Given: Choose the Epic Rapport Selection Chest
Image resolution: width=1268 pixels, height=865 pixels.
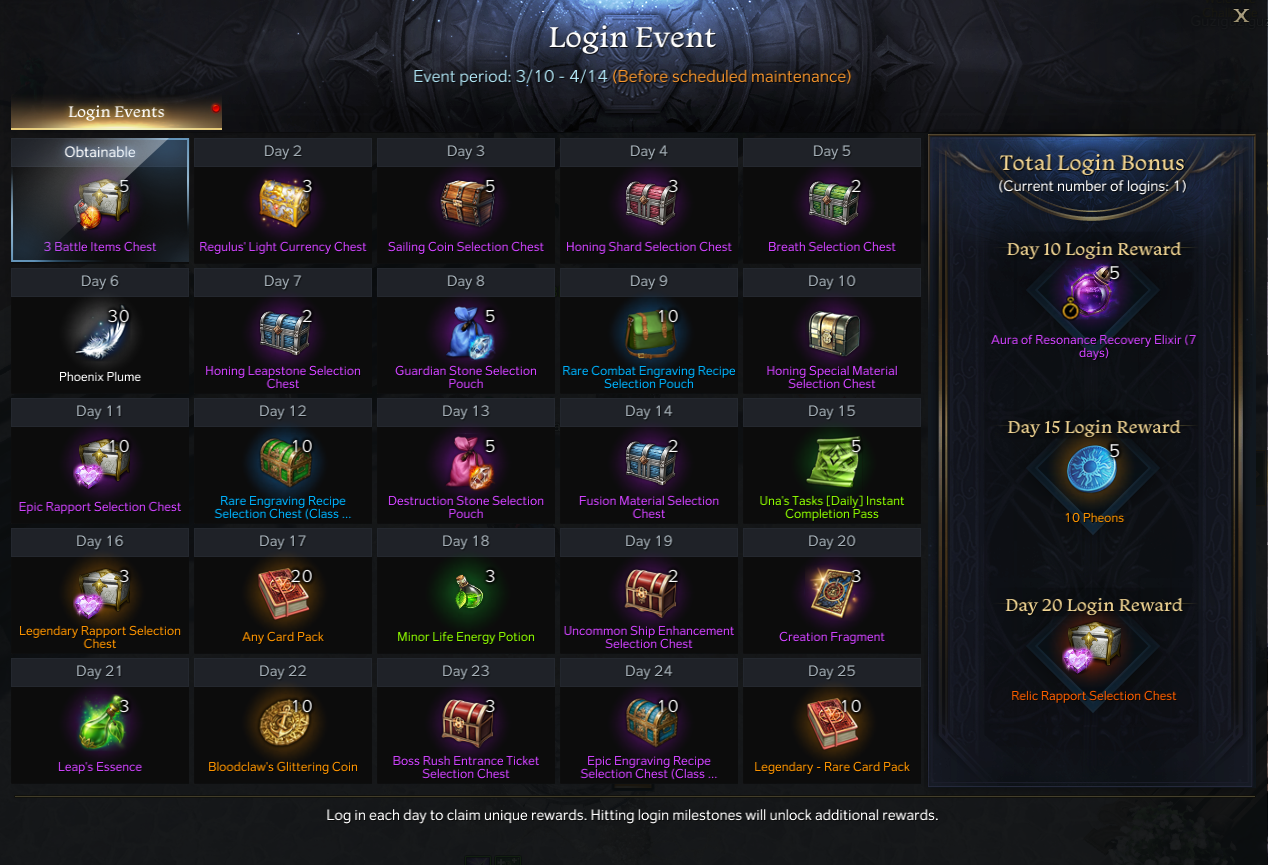Looking at the screenshot, I should [99, 465].
